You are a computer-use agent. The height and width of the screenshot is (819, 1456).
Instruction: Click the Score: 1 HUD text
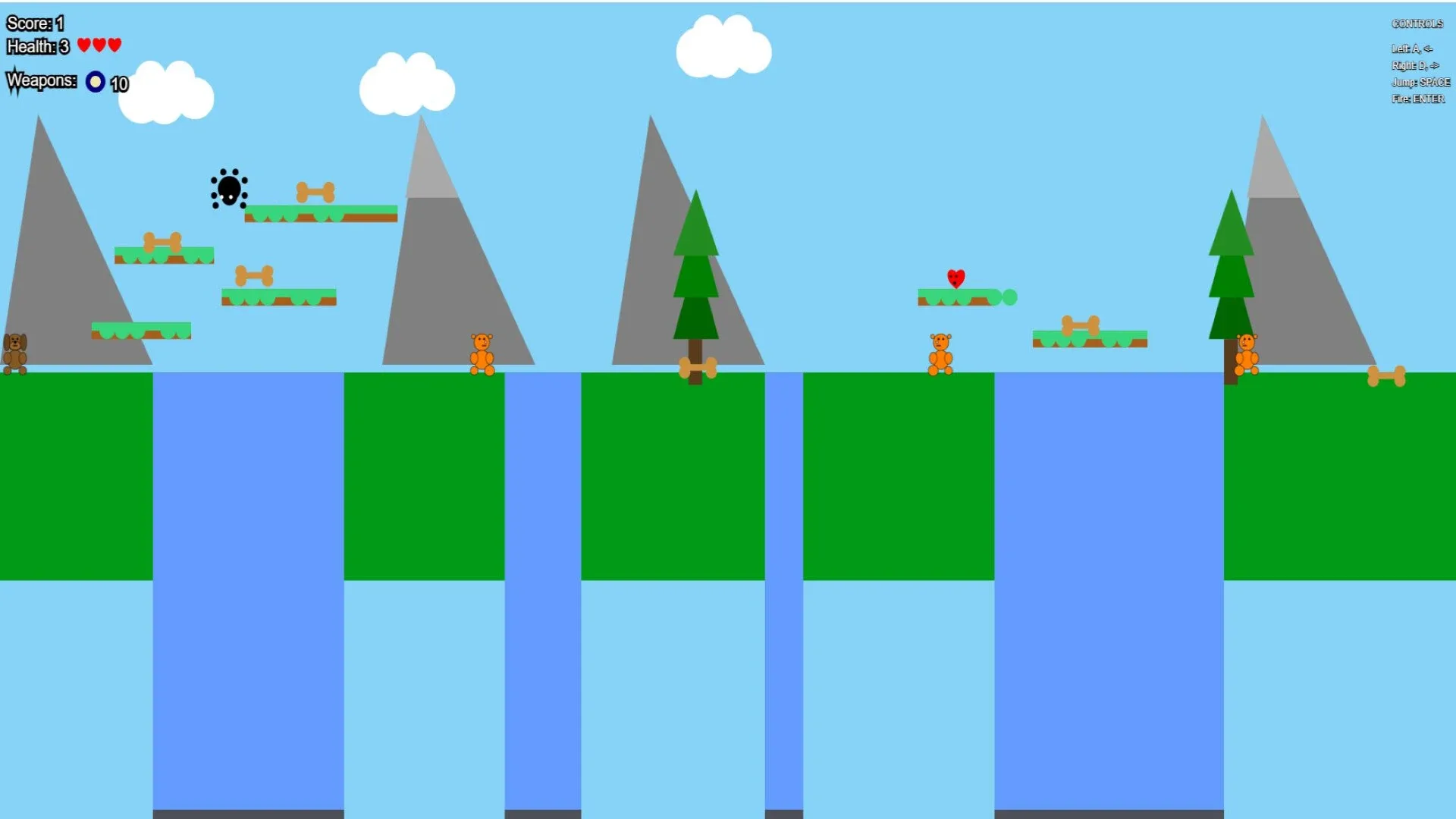[33, 23]
